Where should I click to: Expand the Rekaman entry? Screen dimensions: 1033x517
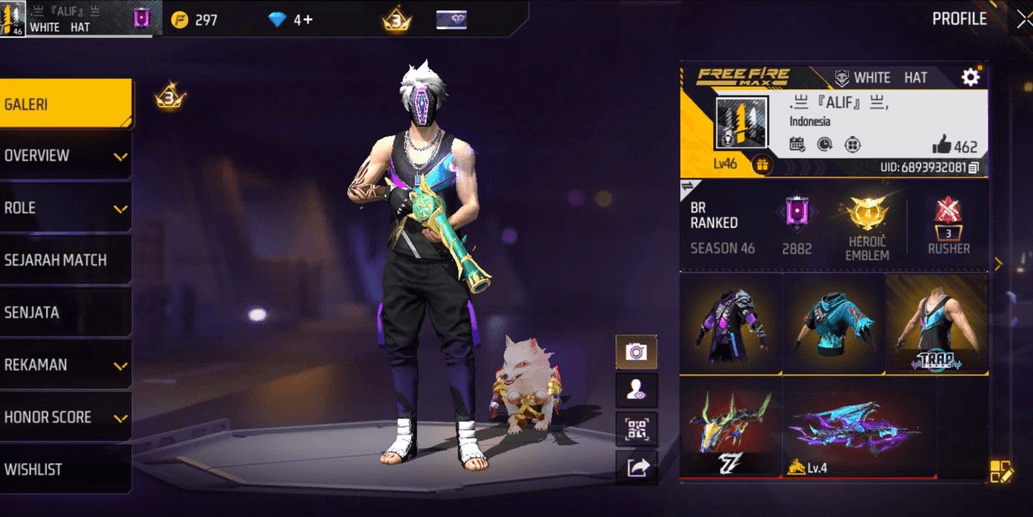click(x=65, y=365)
